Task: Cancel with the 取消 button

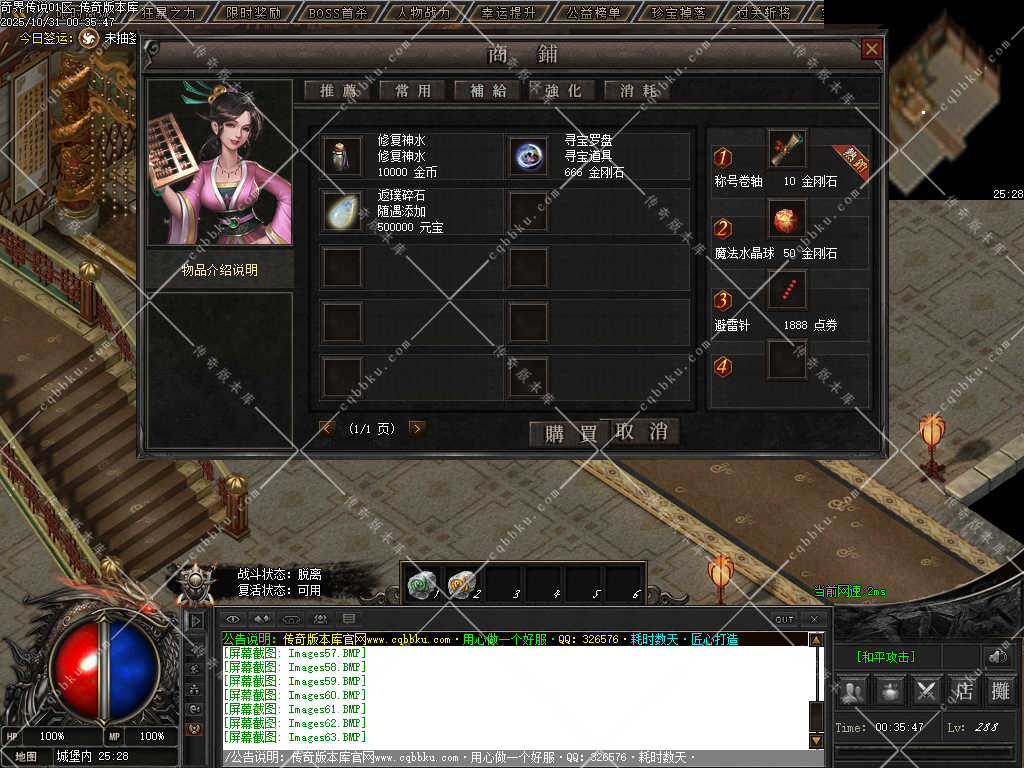Action: (x=642, y=432)
